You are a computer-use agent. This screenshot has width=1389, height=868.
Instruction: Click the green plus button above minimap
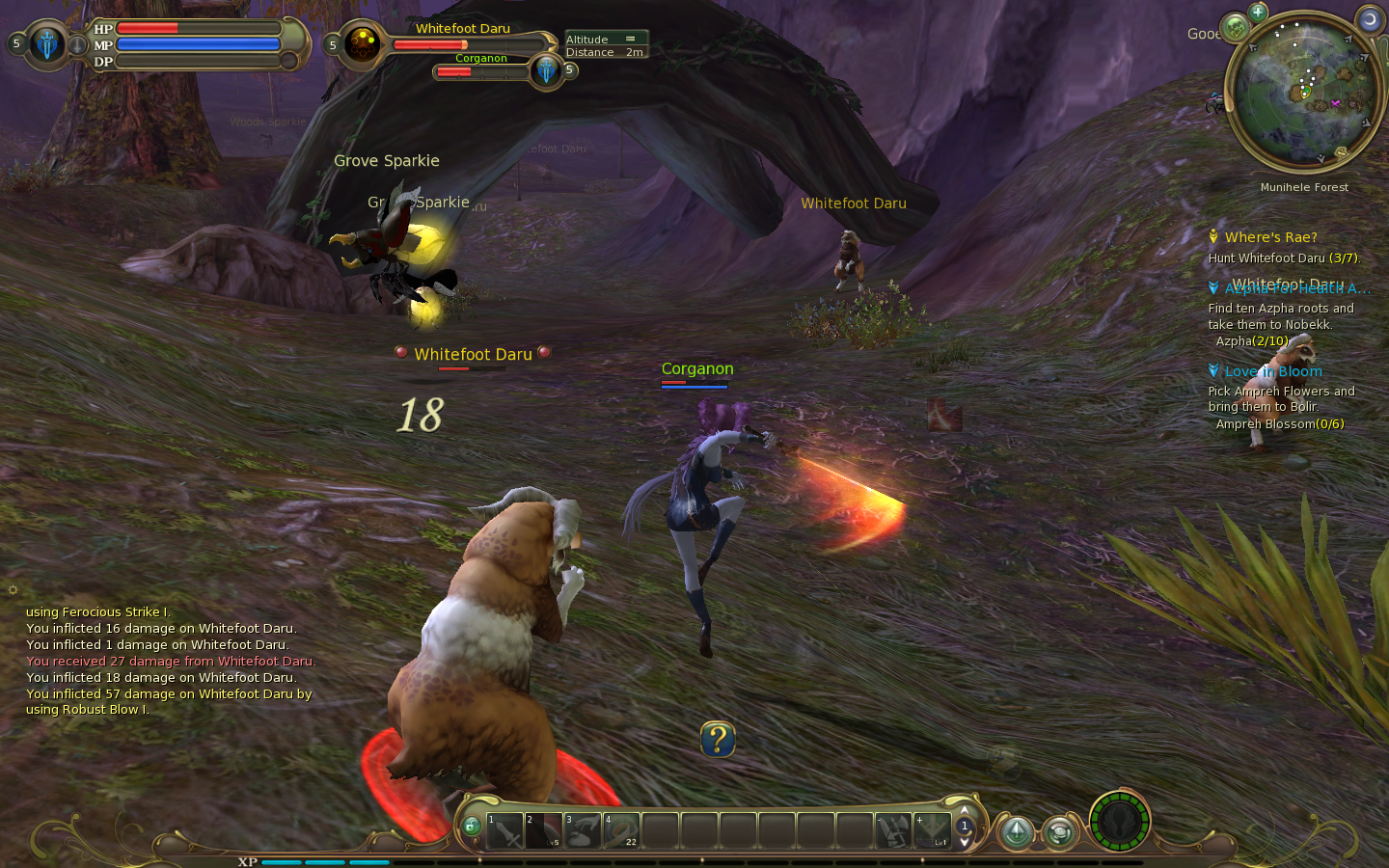[1258, 13]
